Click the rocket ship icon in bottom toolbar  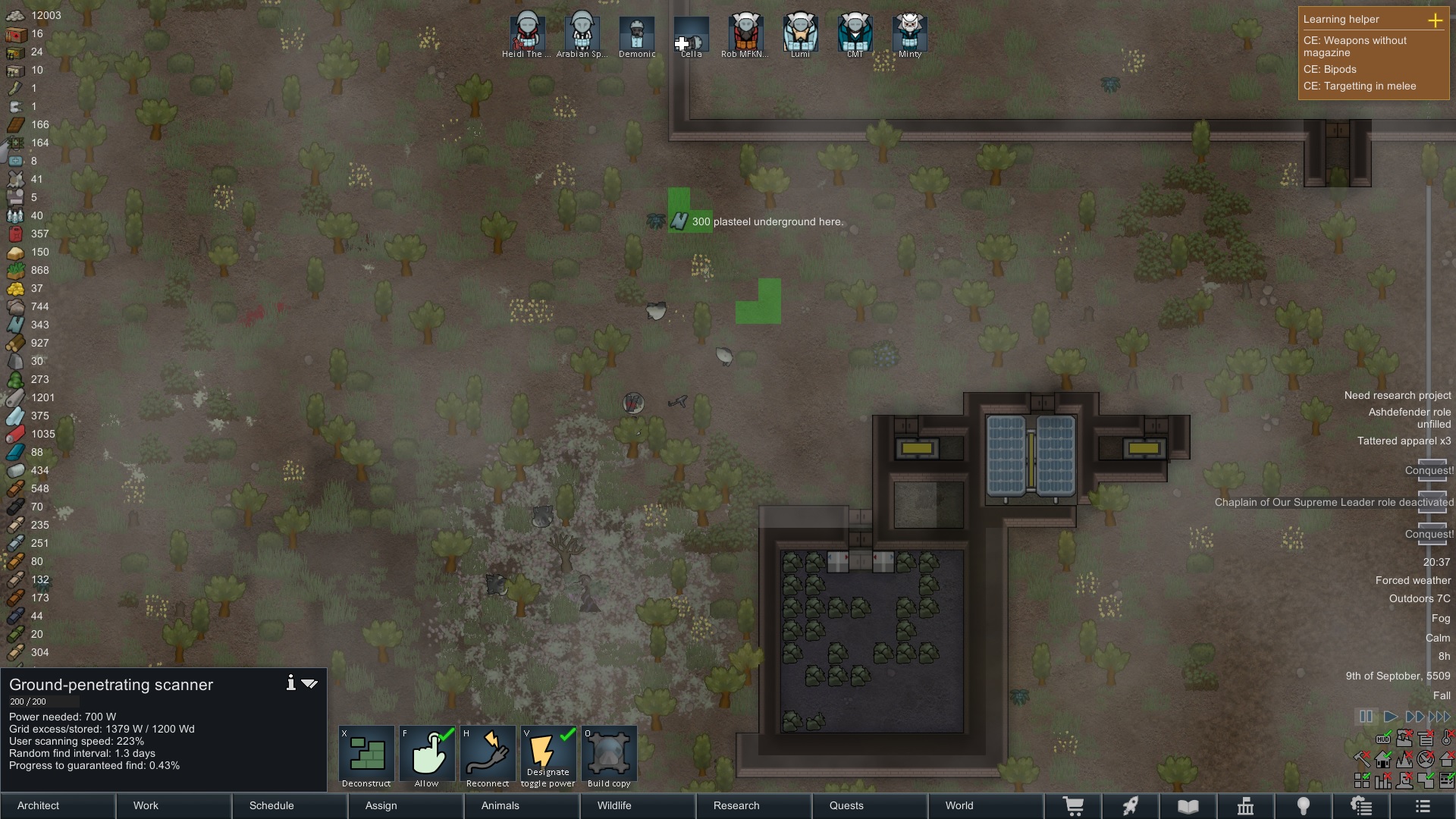pyautogui.click(x=1131, y=805)
